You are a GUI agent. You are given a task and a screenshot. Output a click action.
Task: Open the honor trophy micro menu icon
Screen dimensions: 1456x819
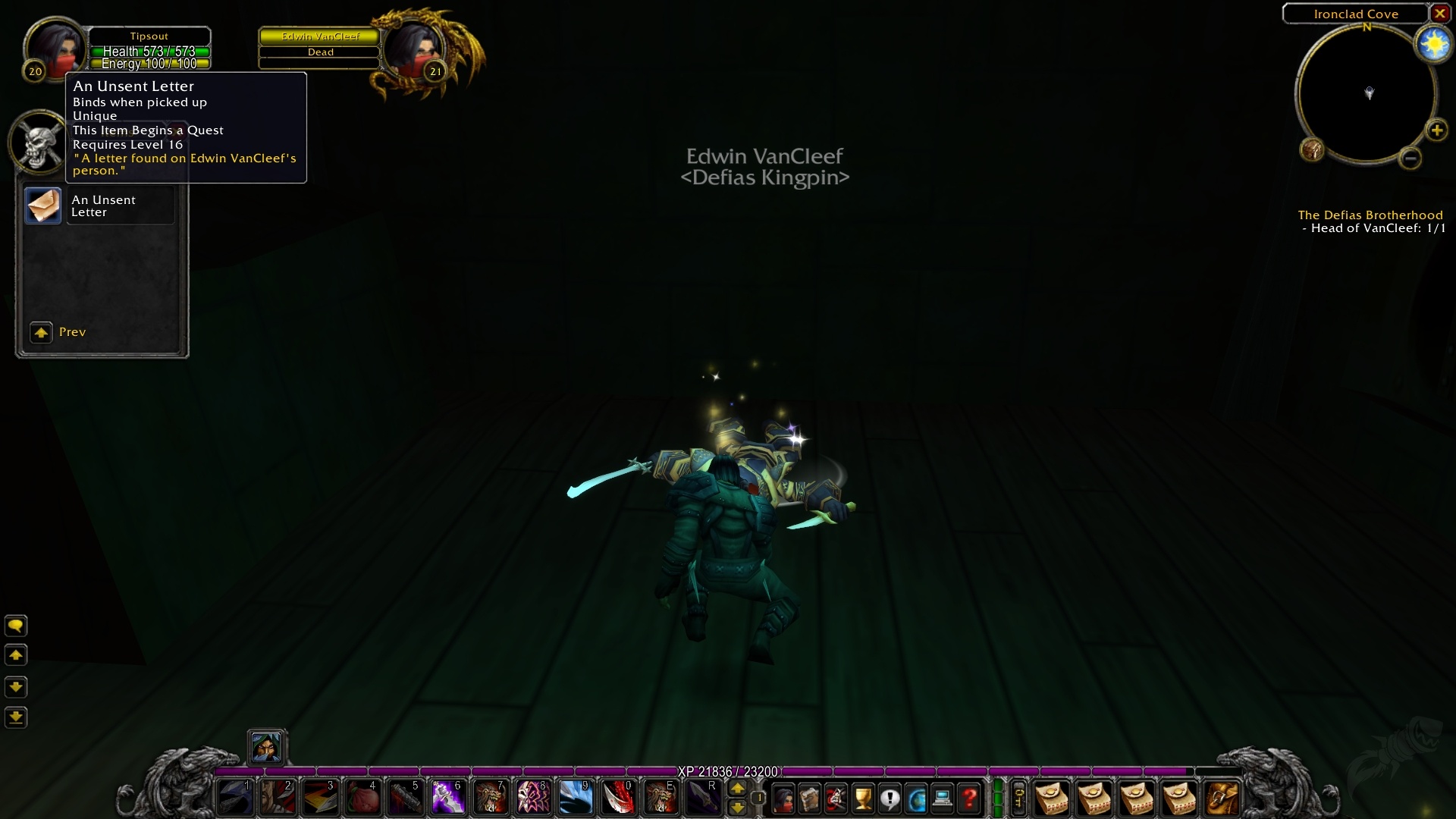coord(863,799)
